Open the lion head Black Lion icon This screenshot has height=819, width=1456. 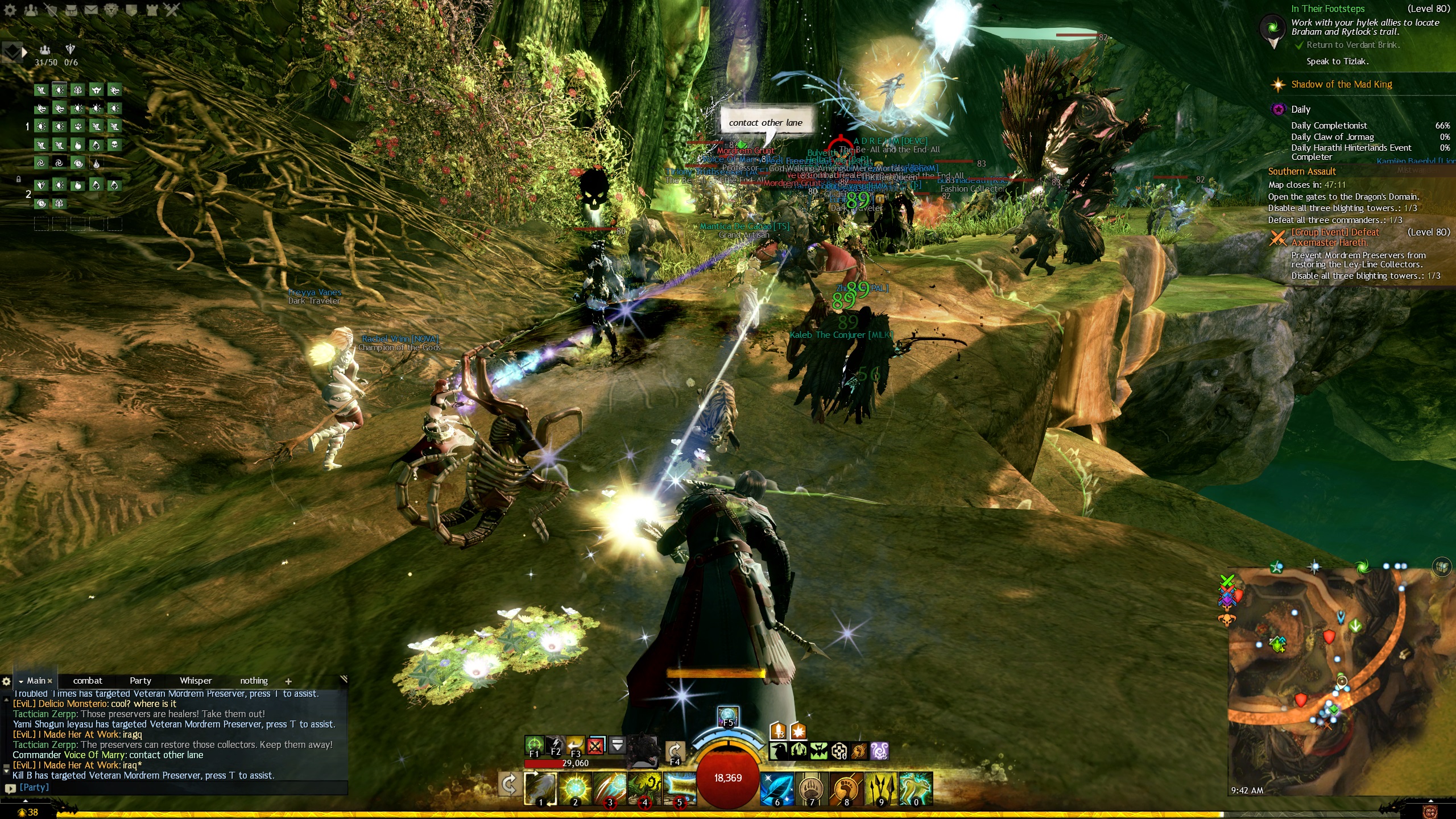click(x=111, y=9)
